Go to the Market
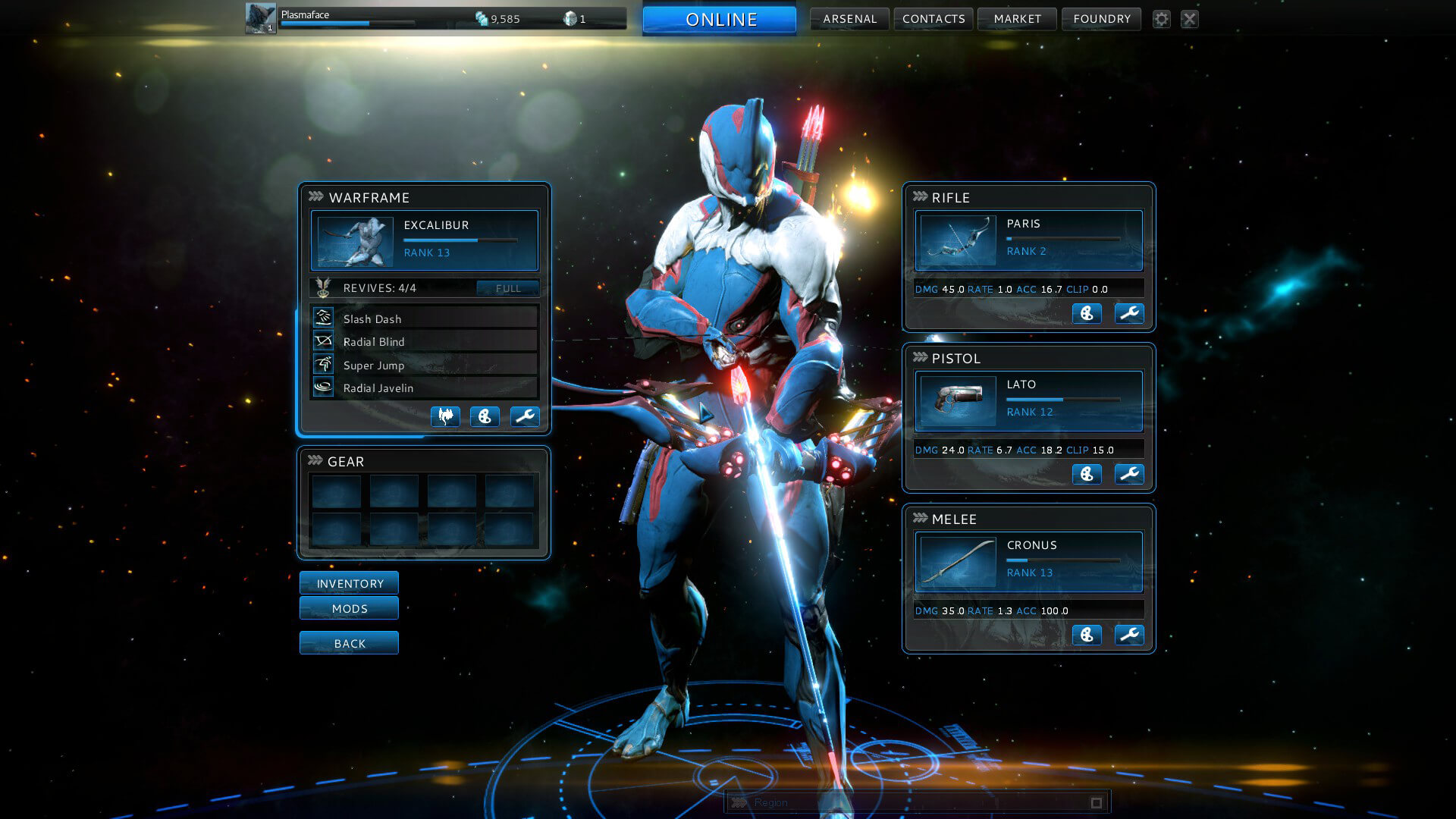This screenshot has height=819, width=1456. point(1017,19)
